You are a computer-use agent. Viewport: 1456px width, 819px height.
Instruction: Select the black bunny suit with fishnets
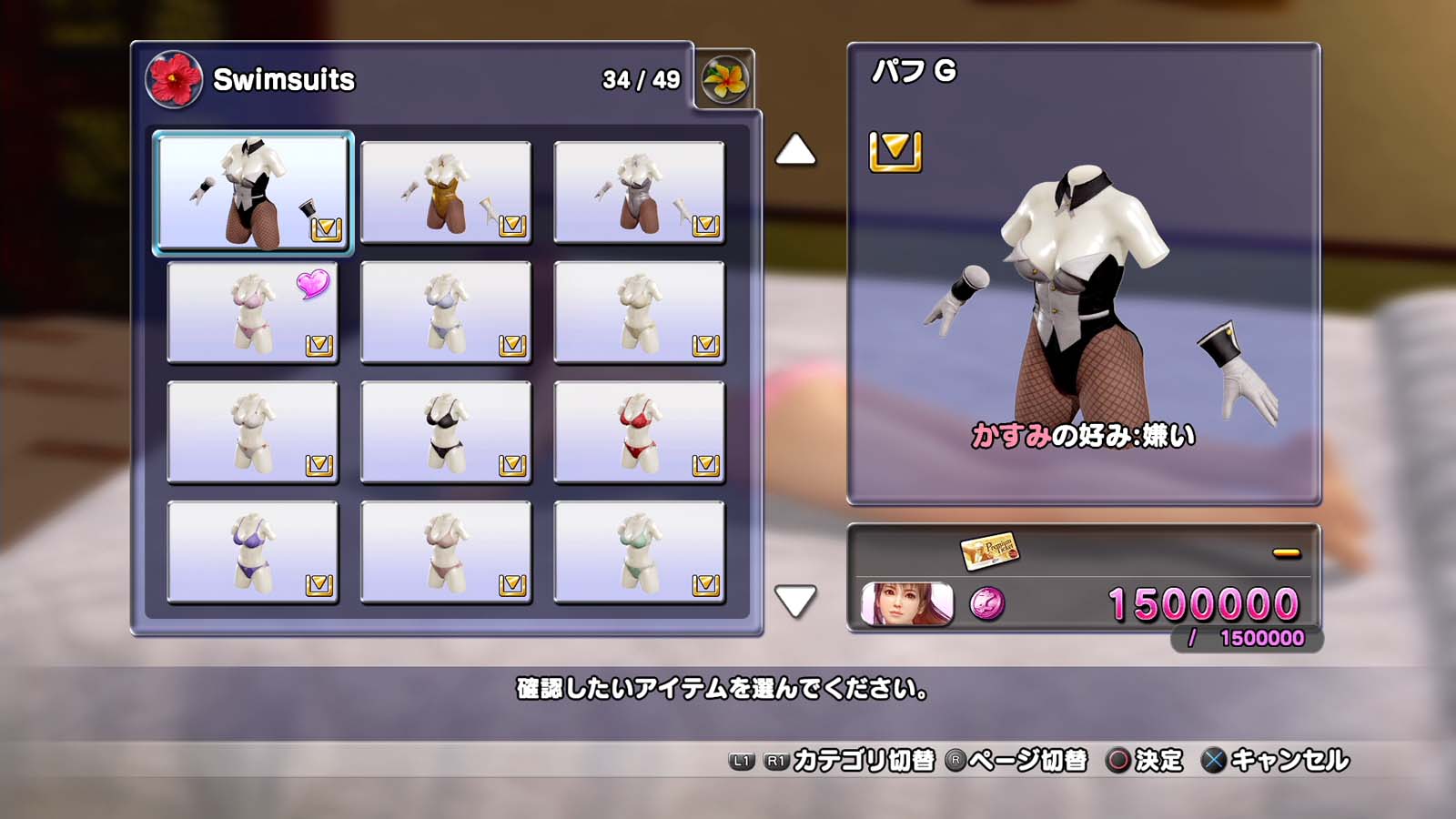253,192
